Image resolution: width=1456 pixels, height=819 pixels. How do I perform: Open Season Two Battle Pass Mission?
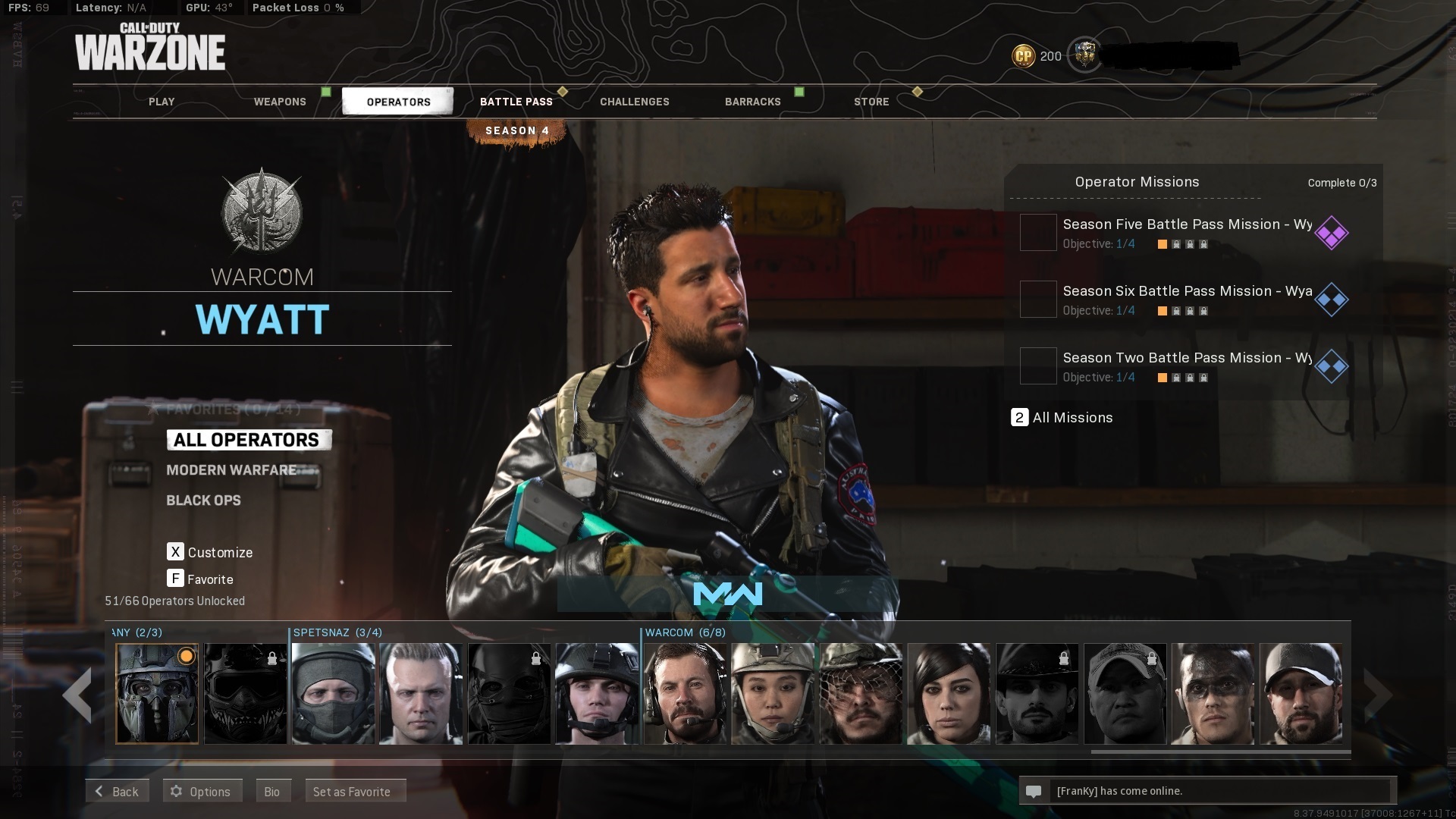(1187, 366)
